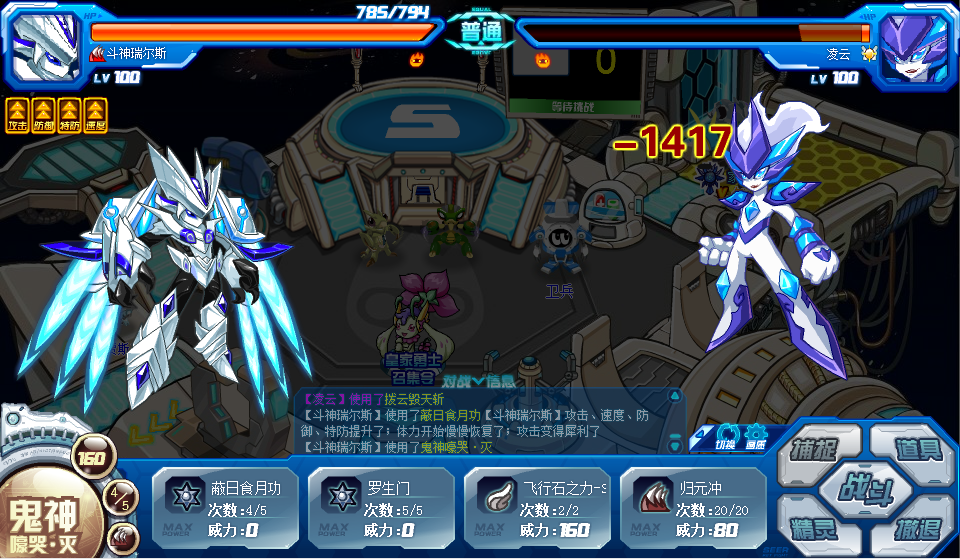Open the 画质 quality setting icon
The width and height of the screenshot is (960, 560).
(756, 437)
